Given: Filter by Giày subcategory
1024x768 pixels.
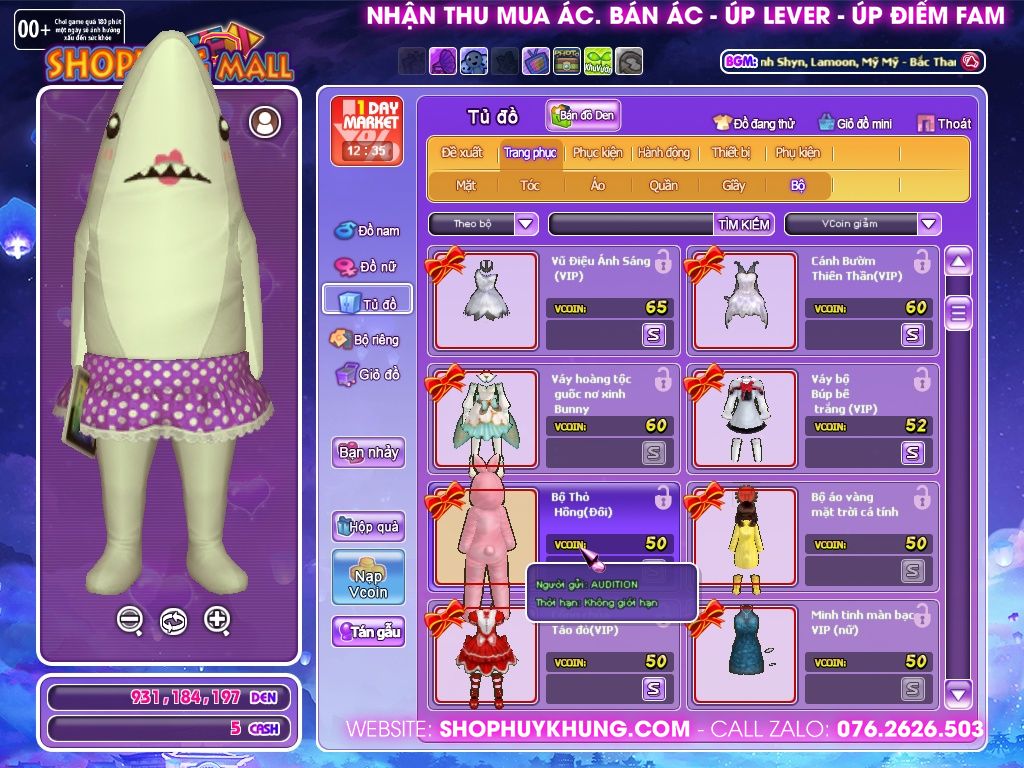Looking at the screenshot, I should click(733, 185).
